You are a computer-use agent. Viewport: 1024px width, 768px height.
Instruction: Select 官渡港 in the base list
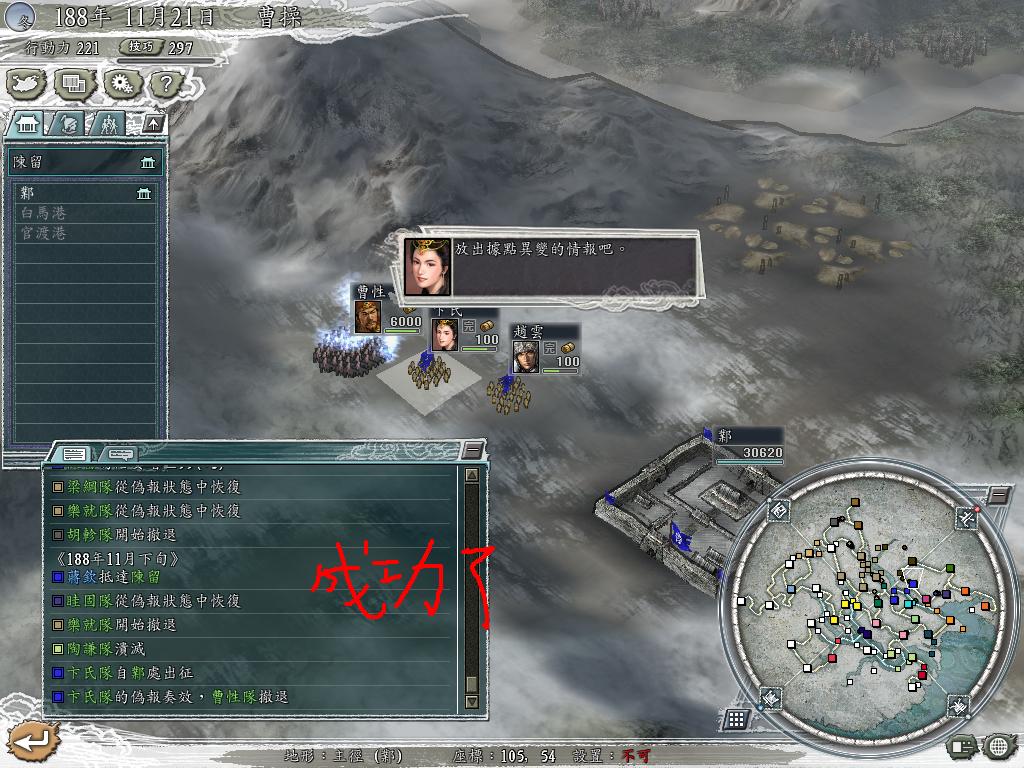click(84, 233)
